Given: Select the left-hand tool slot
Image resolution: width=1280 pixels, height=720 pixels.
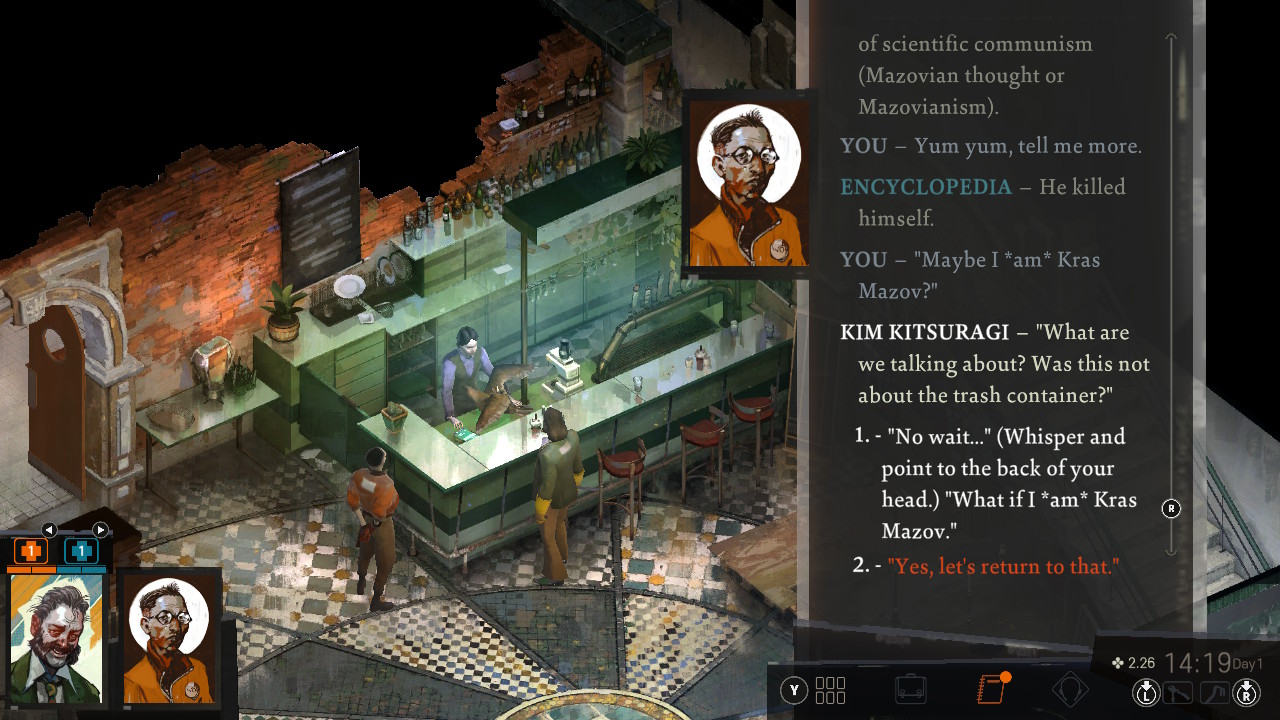Looking at the screenshot, I should point(1179,691).
